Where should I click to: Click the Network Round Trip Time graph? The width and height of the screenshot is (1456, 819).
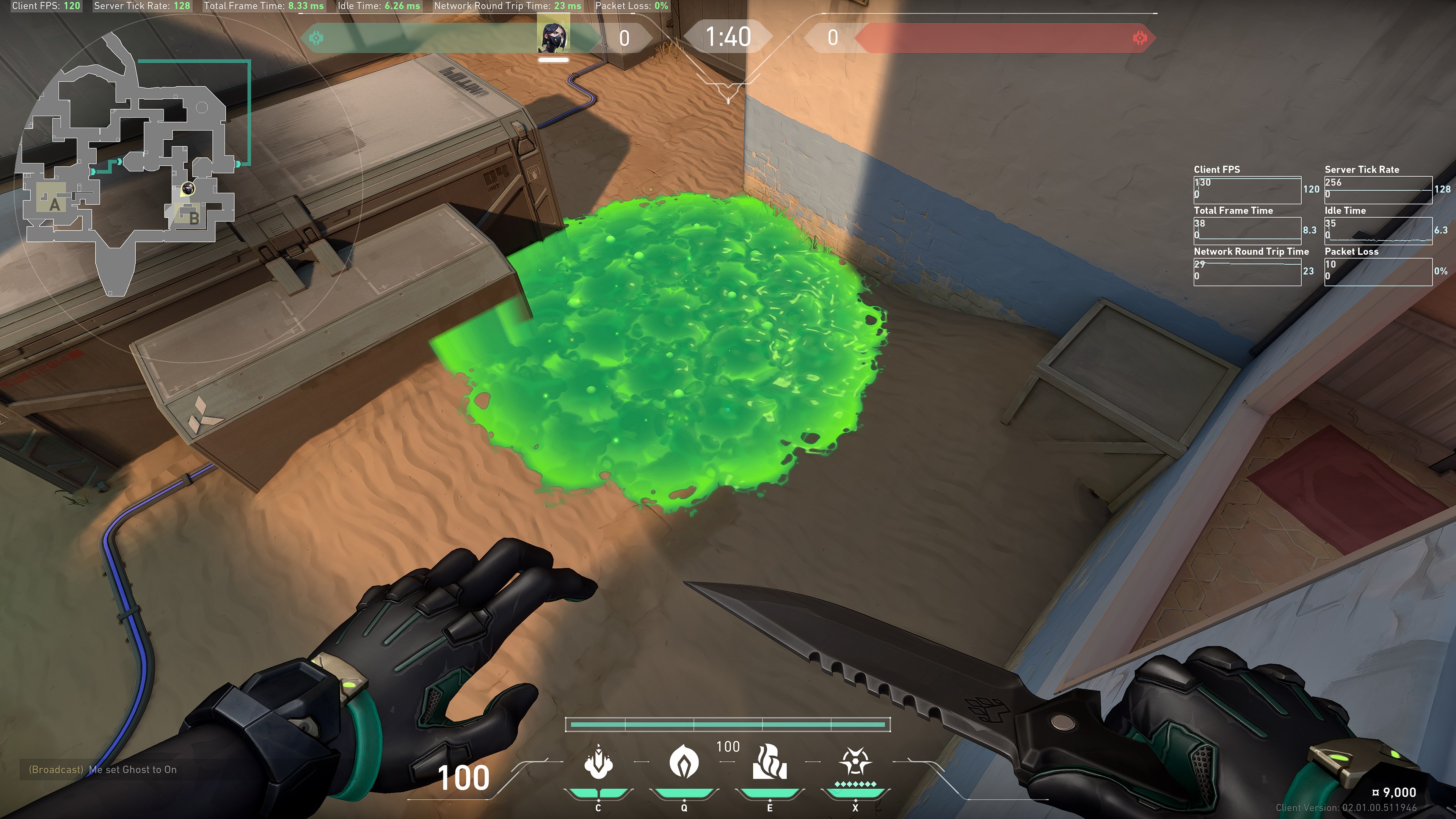(1247, 271)
